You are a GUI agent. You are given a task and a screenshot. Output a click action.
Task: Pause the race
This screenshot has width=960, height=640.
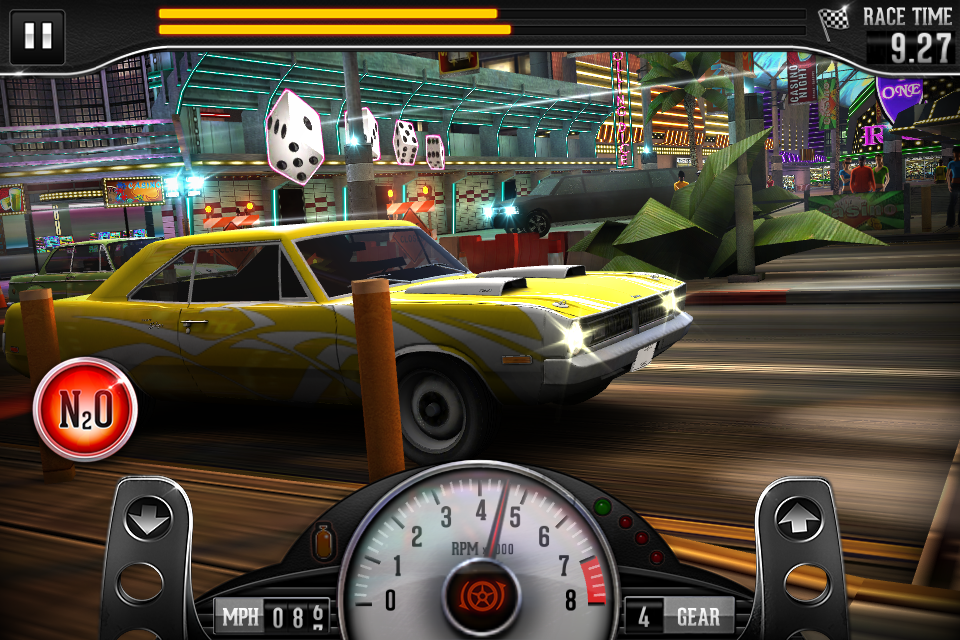[37, 37]
